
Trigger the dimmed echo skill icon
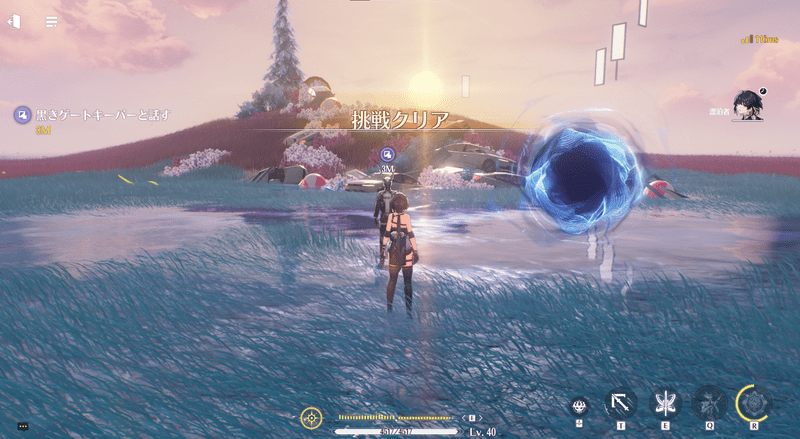(x=709, y=403)
